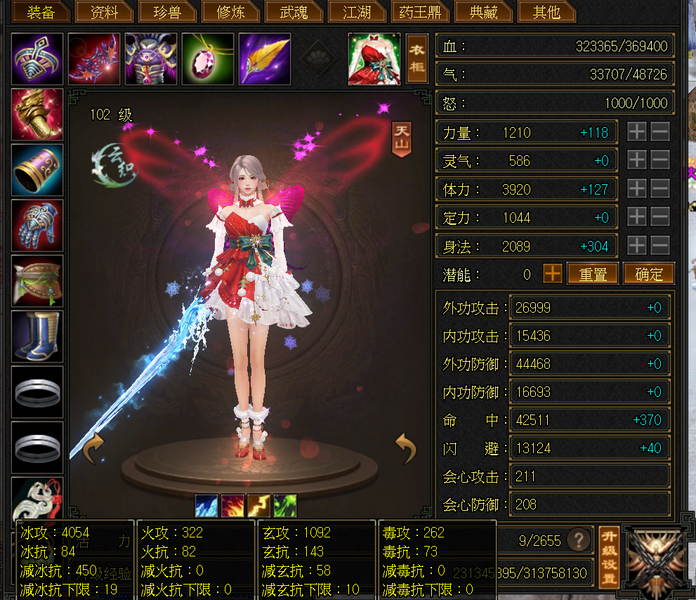696x600 pixels.
Task: Increase 体力 using its plus button
Action: click(637, 189)
